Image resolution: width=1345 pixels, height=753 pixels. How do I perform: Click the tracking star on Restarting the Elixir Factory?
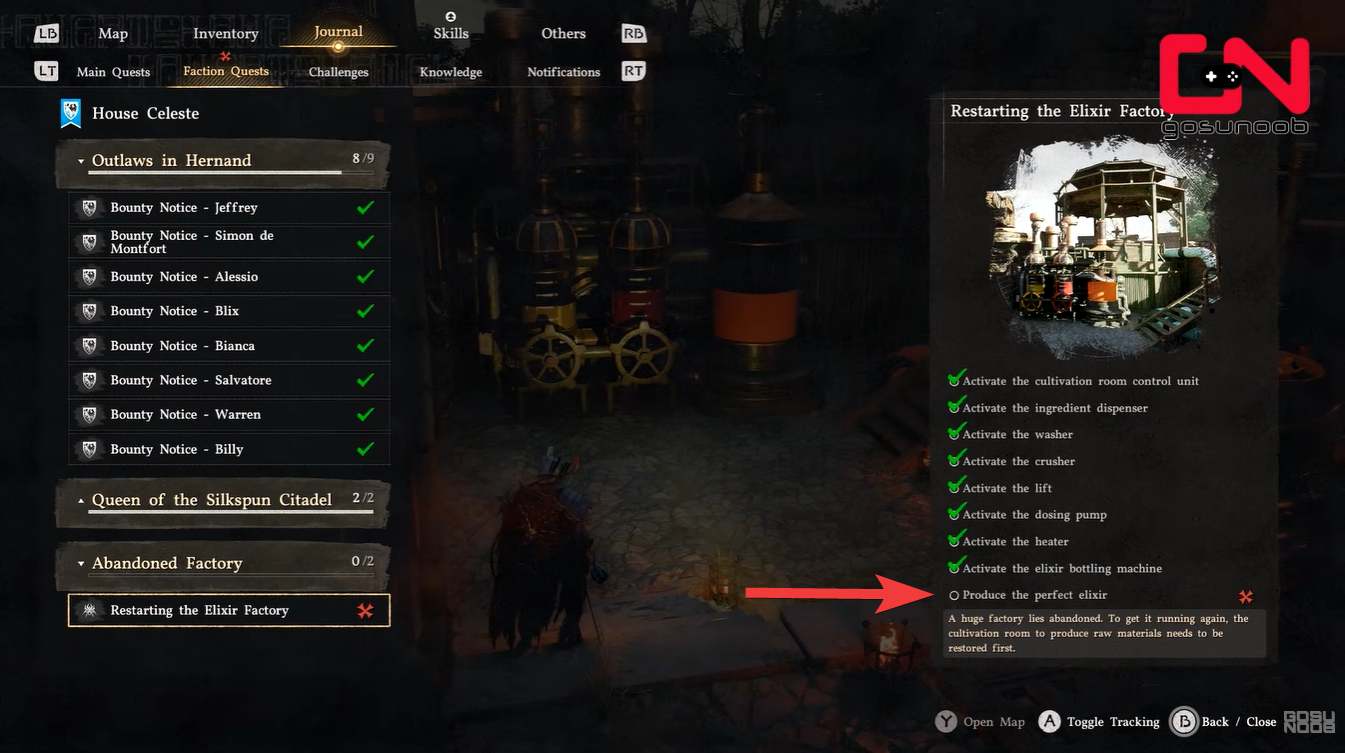pyautogui.click(x=367, y=609)
